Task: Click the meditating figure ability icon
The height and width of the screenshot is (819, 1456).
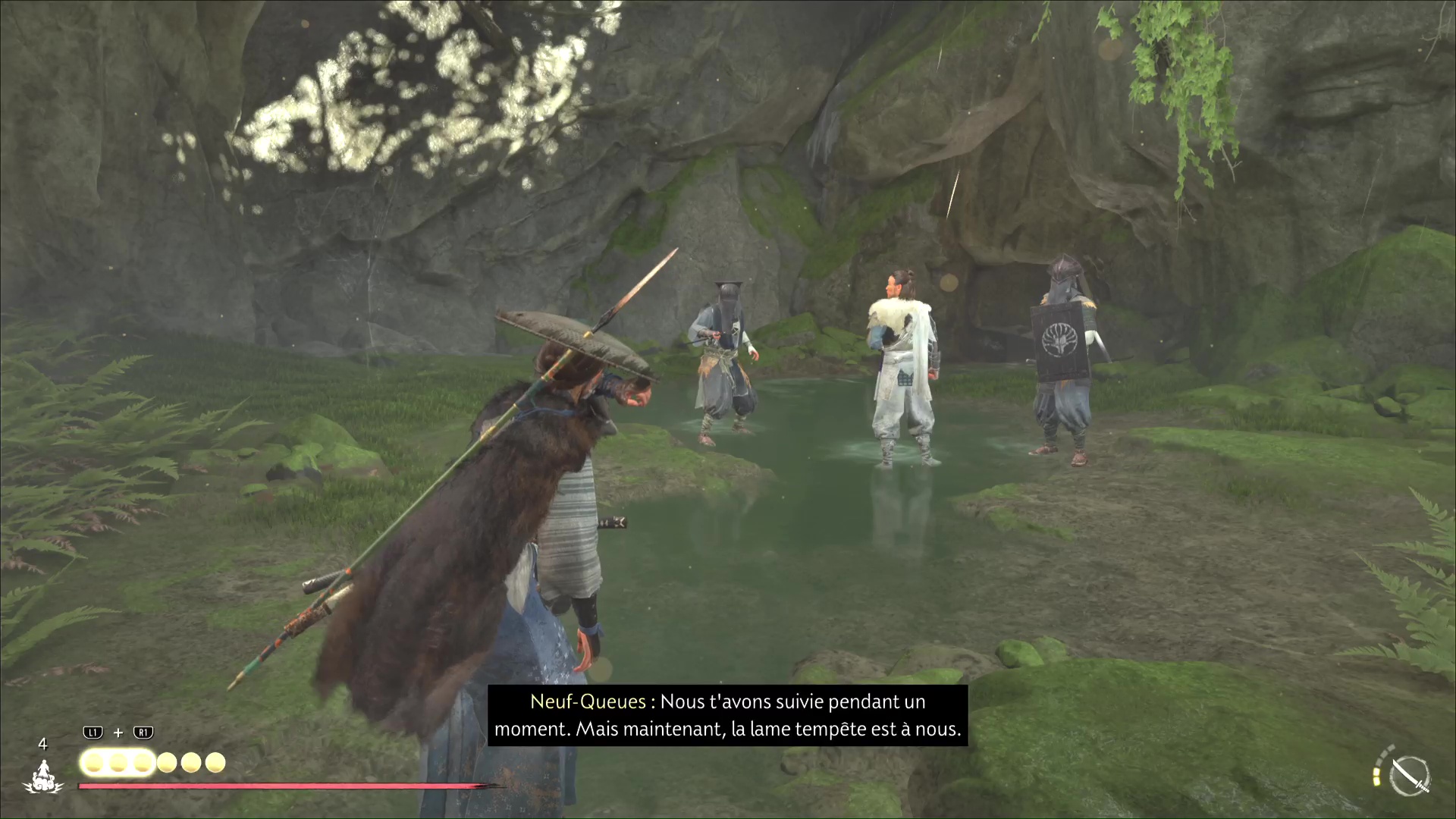Action: click(x=43, y=777)
